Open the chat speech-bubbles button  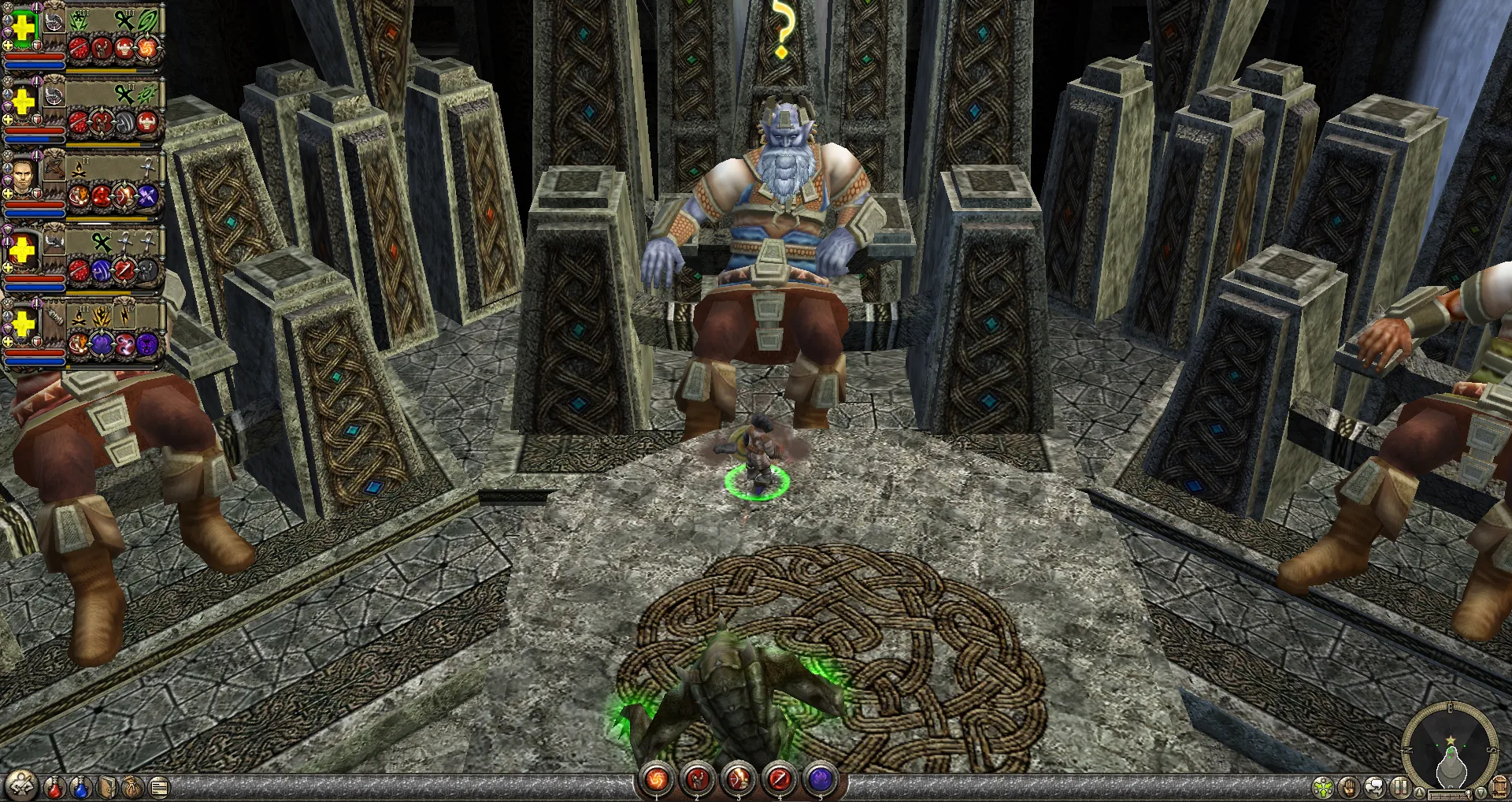1374,786
